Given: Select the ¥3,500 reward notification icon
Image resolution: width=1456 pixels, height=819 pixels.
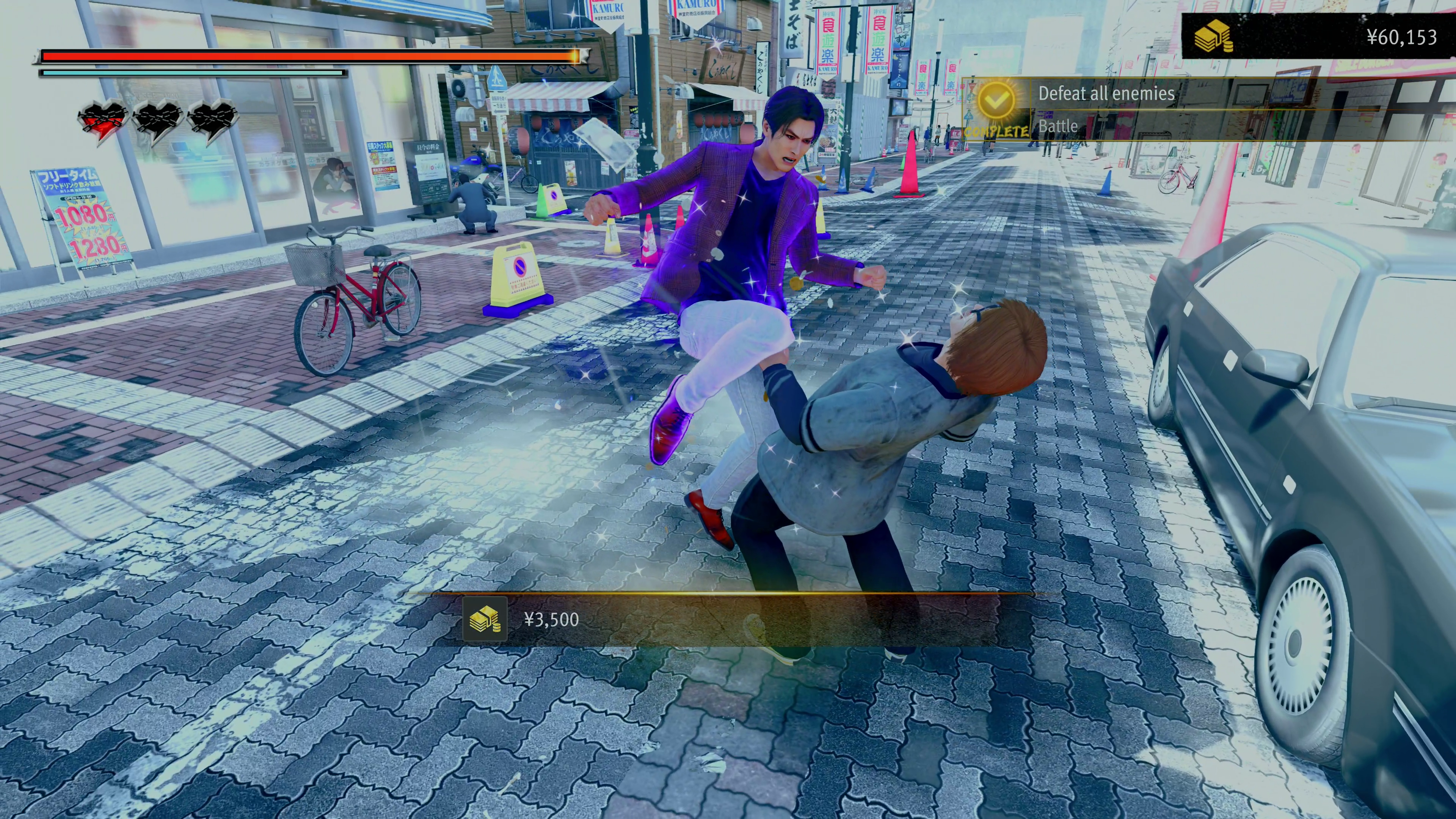Looking at the screenshot, I should pyautogui.click(x=485, y=619).
